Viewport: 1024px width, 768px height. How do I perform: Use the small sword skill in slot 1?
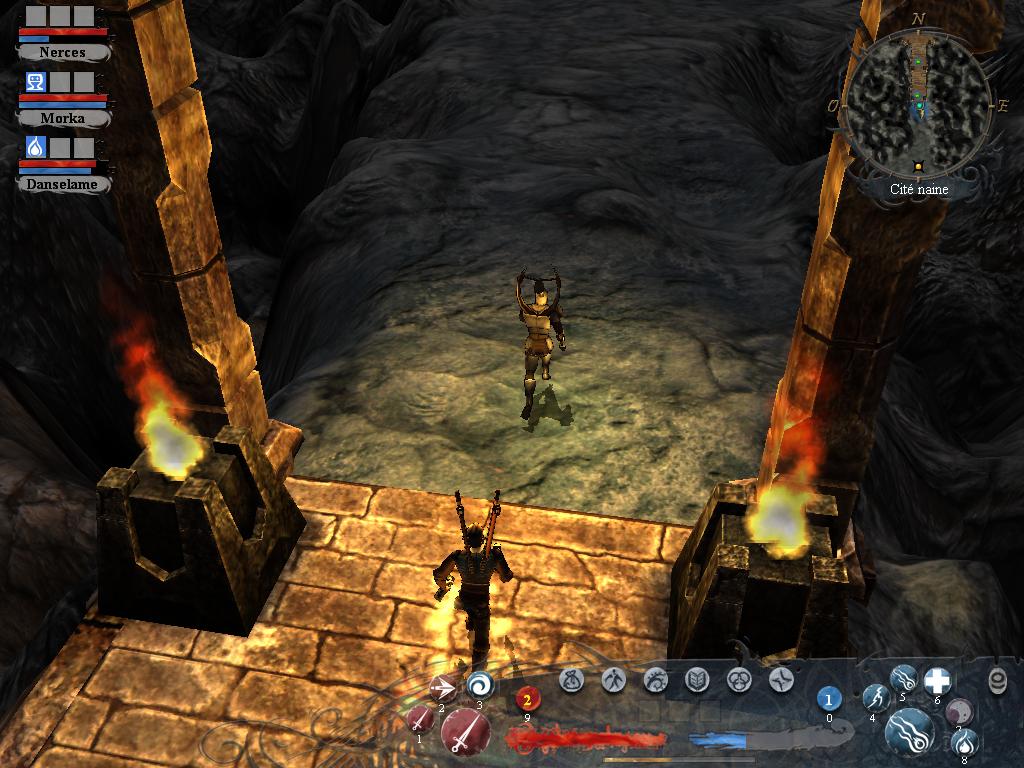(x=419, y=718)
